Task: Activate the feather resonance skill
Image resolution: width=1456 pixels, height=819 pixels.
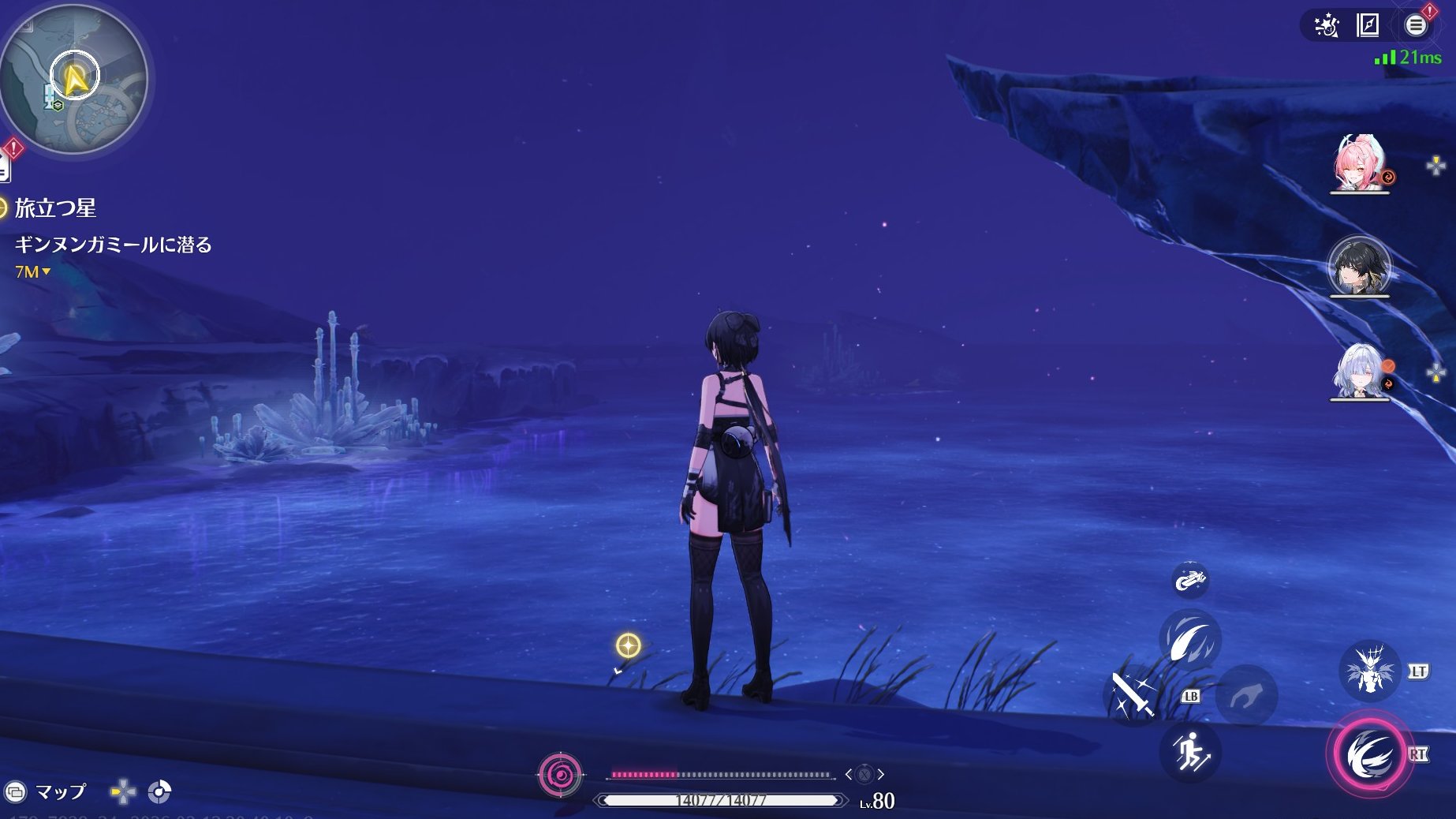Action: (1189, 640)
